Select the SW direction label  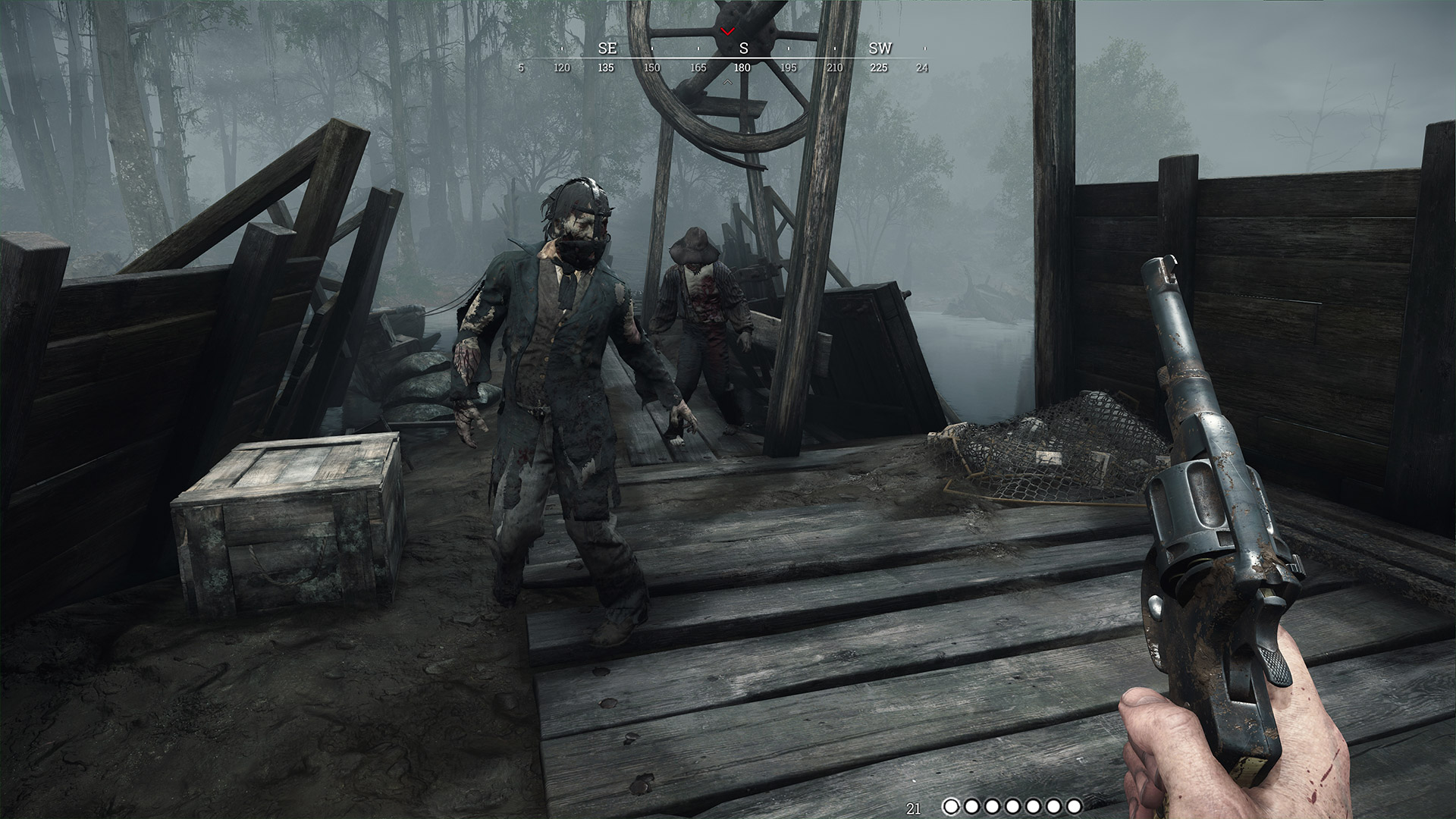[880, 49]
